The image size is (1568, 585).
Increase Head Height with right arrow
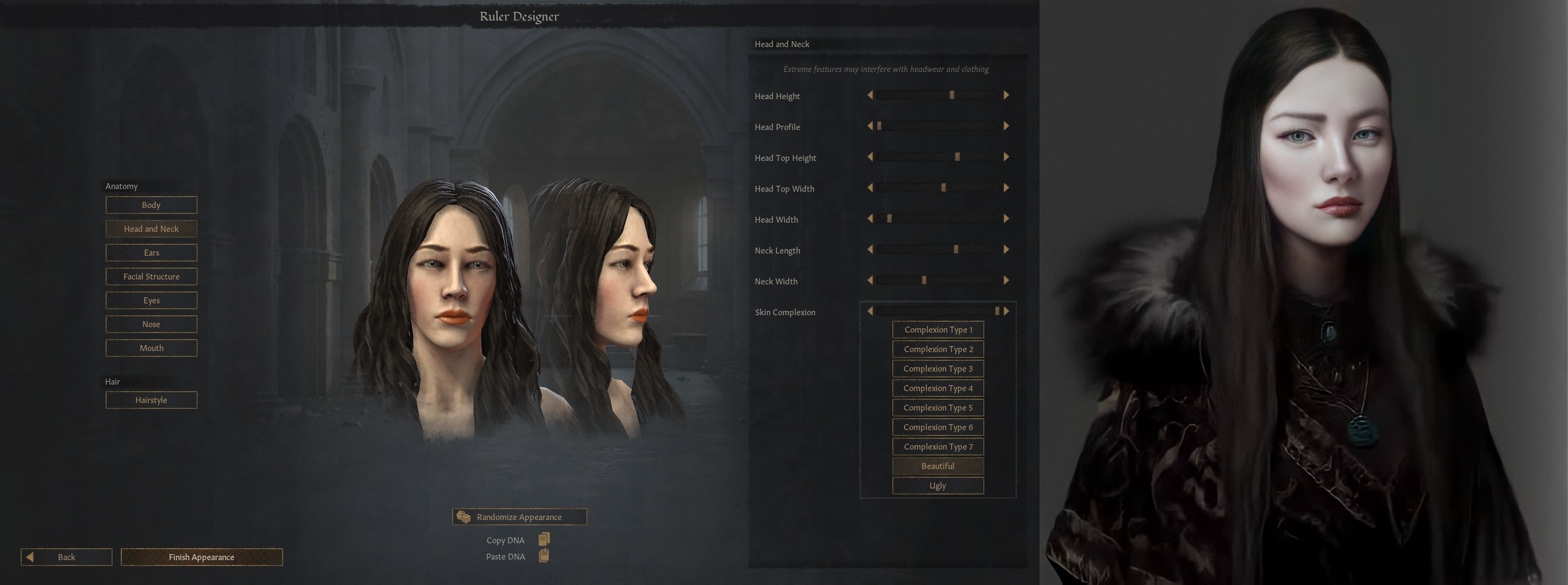tap(1006, 95)
